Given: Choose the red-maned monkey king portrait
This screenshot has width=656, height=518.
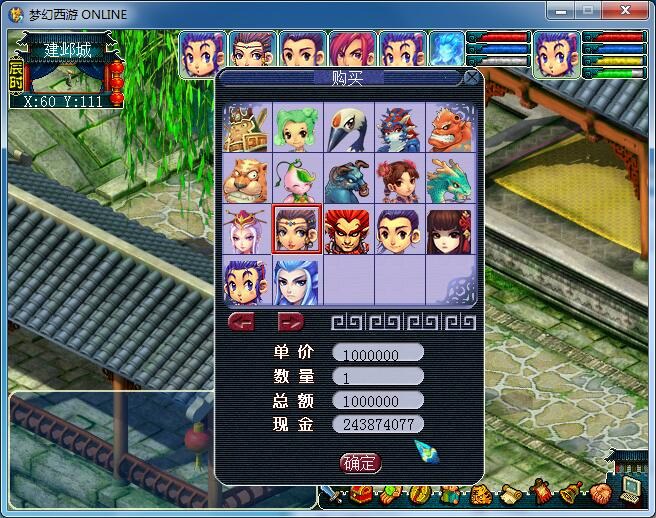Looking at the screenshot, I should tap(348, 230).
